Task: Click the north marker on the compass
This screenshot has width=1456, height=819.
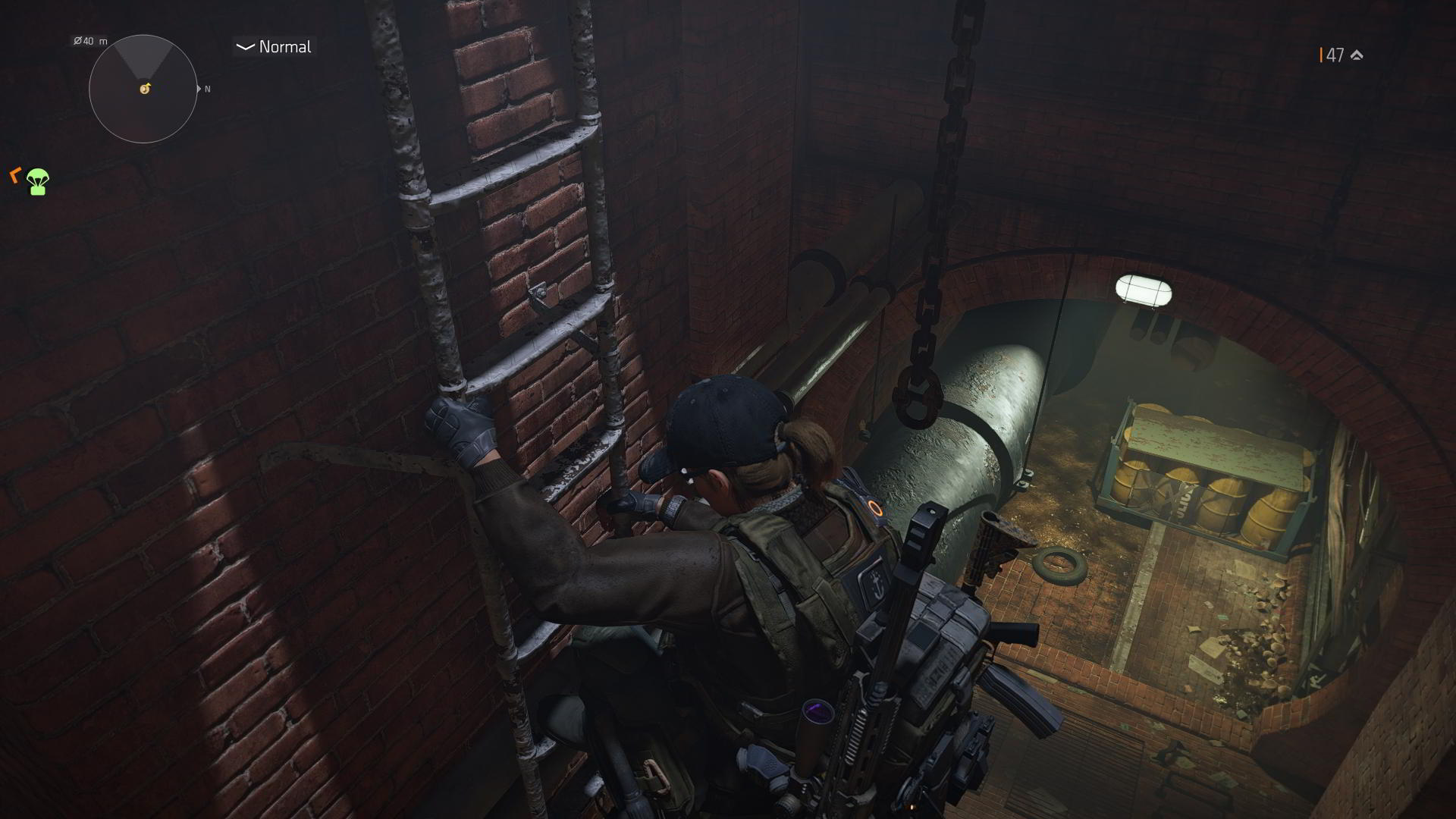Action: coord(206,89)
